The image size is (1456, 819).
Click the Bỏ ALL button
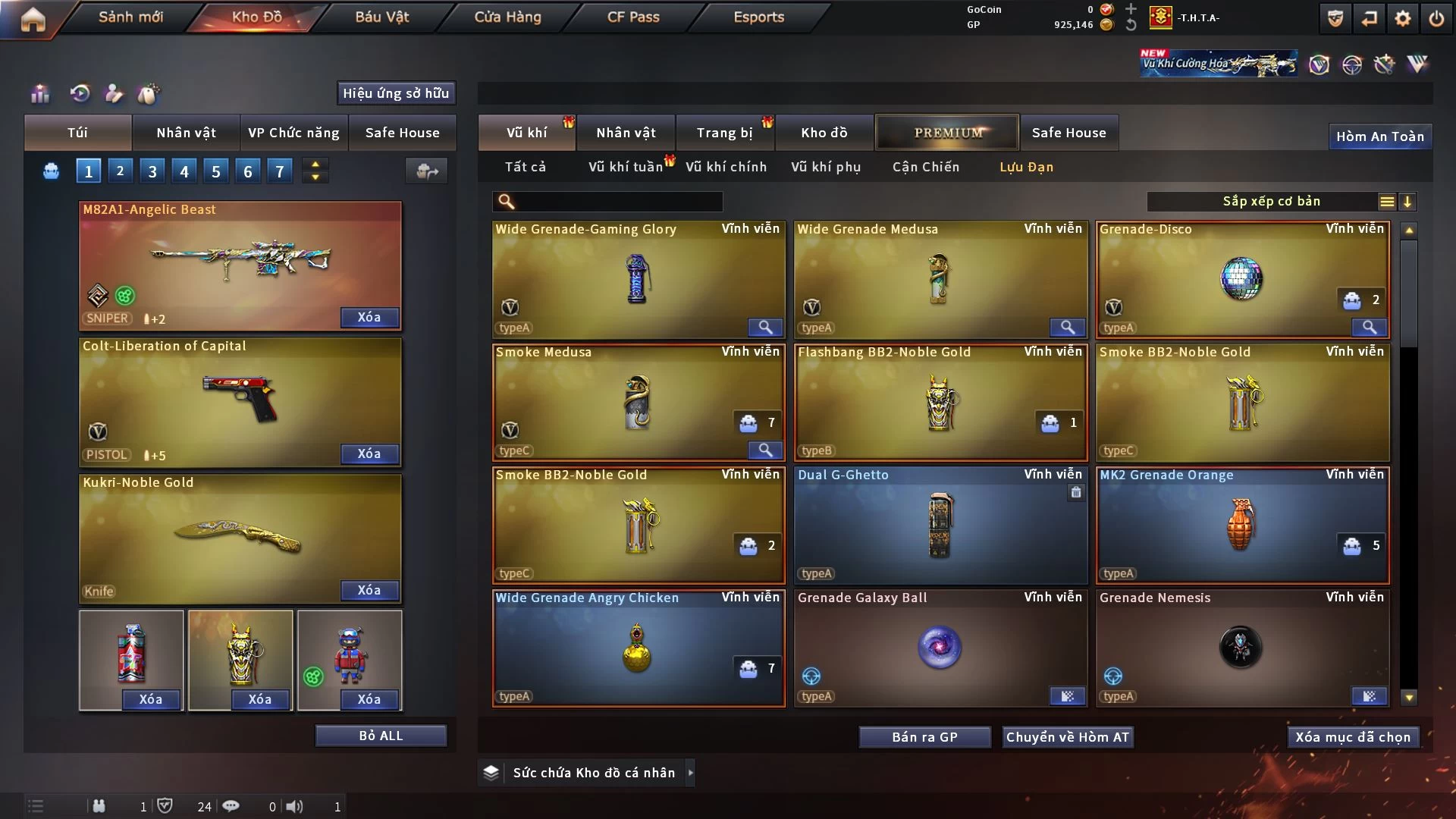click(381, 736)
